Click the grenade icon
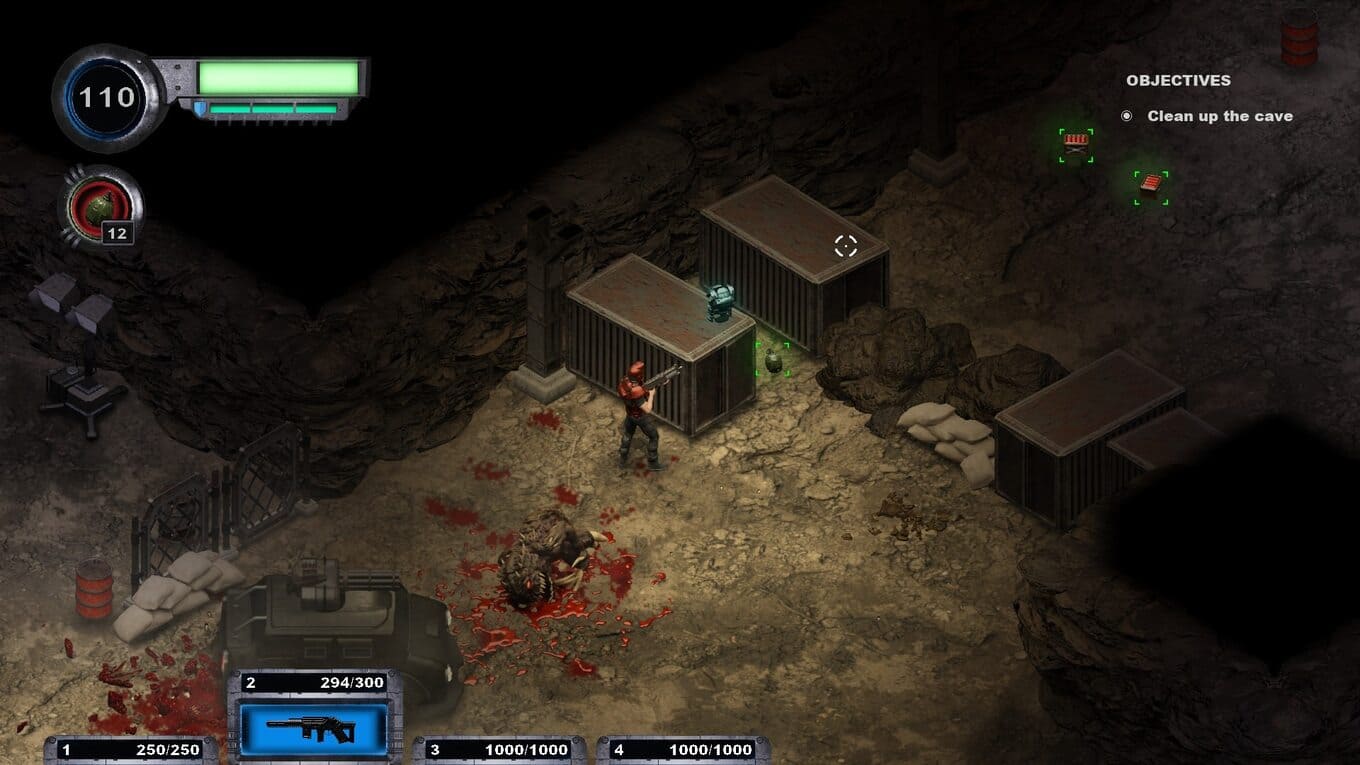Image resolution: width=1360 pixels, height=765 pixels. pyautogui.click(x=100, y=208)
